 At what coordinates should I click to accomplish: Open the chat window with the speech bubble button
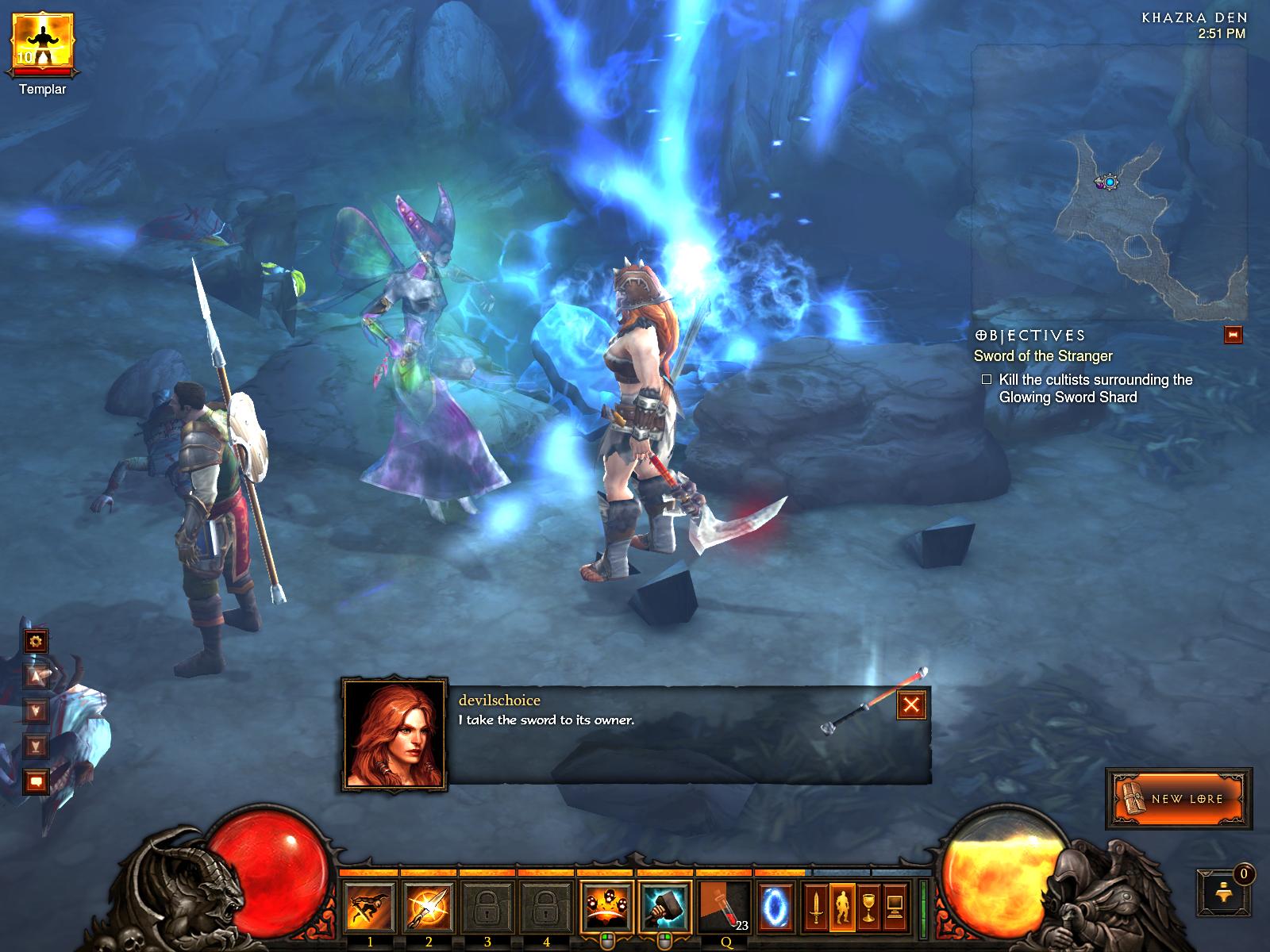[x=36, y=782]
